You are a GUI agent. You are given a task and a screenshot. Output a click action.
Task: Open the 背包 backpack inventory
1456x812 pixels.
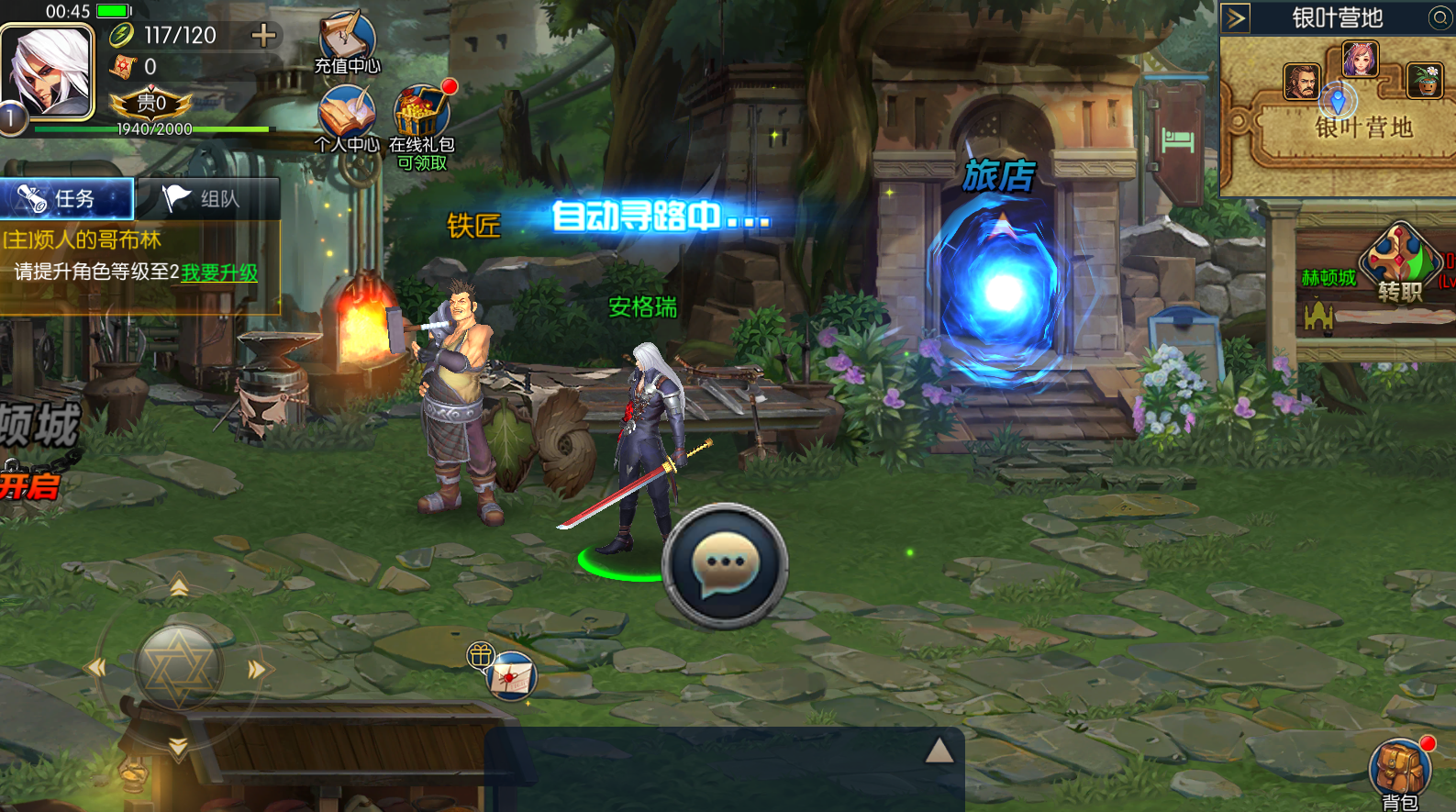tap(1400, 773)
